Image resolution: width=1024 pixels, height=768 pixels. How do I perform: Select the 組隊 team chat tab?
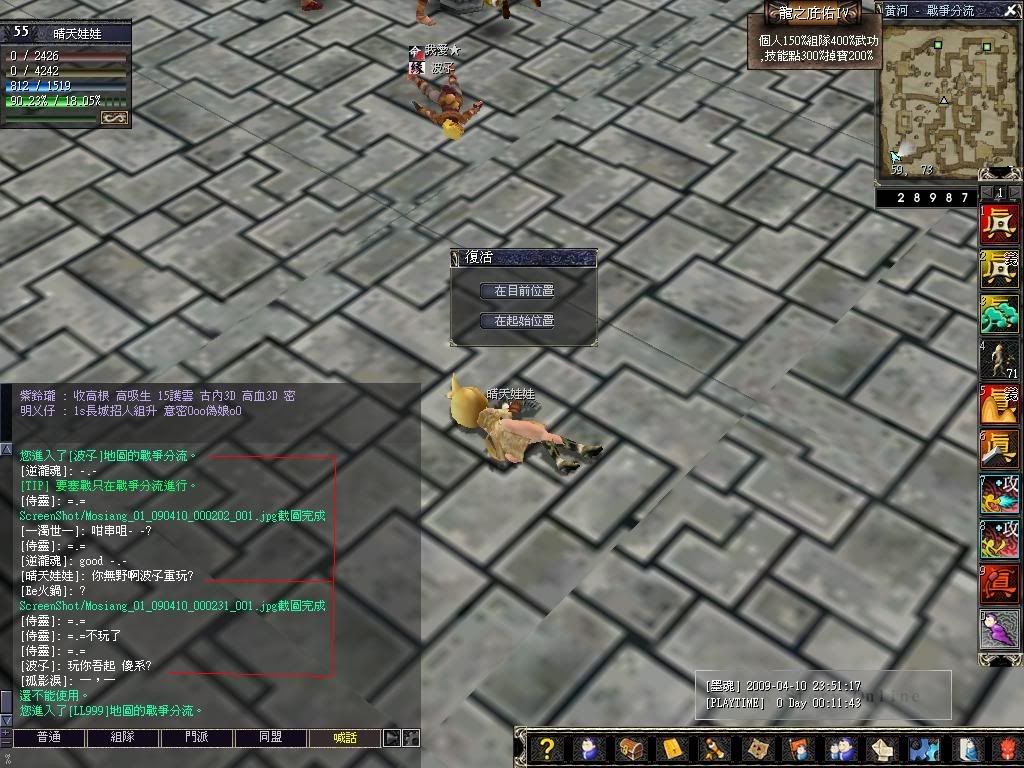click(122, 738)
